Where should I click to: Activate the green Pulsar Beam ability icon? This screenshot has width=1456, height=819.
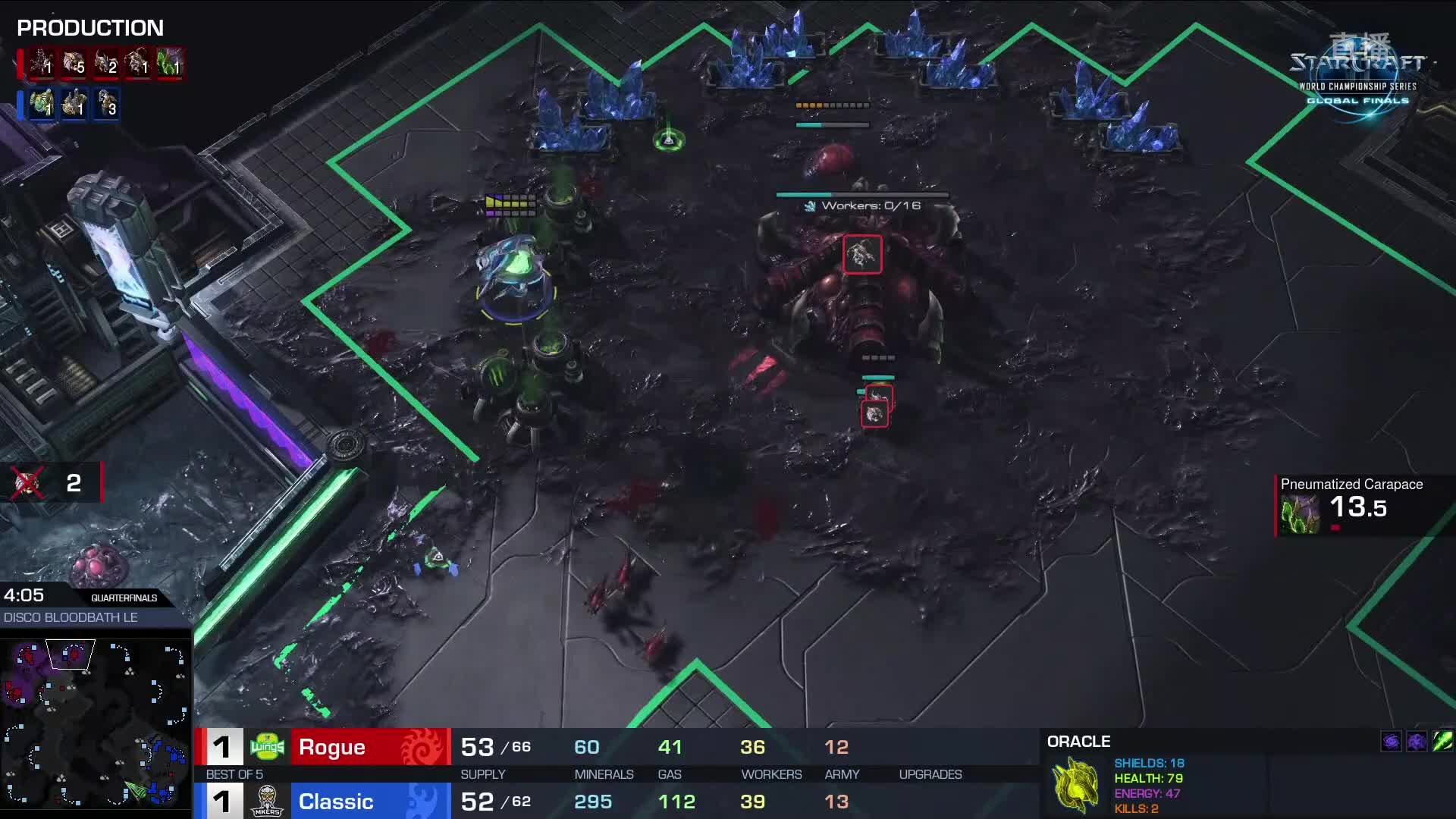(x=1442, y=741)
